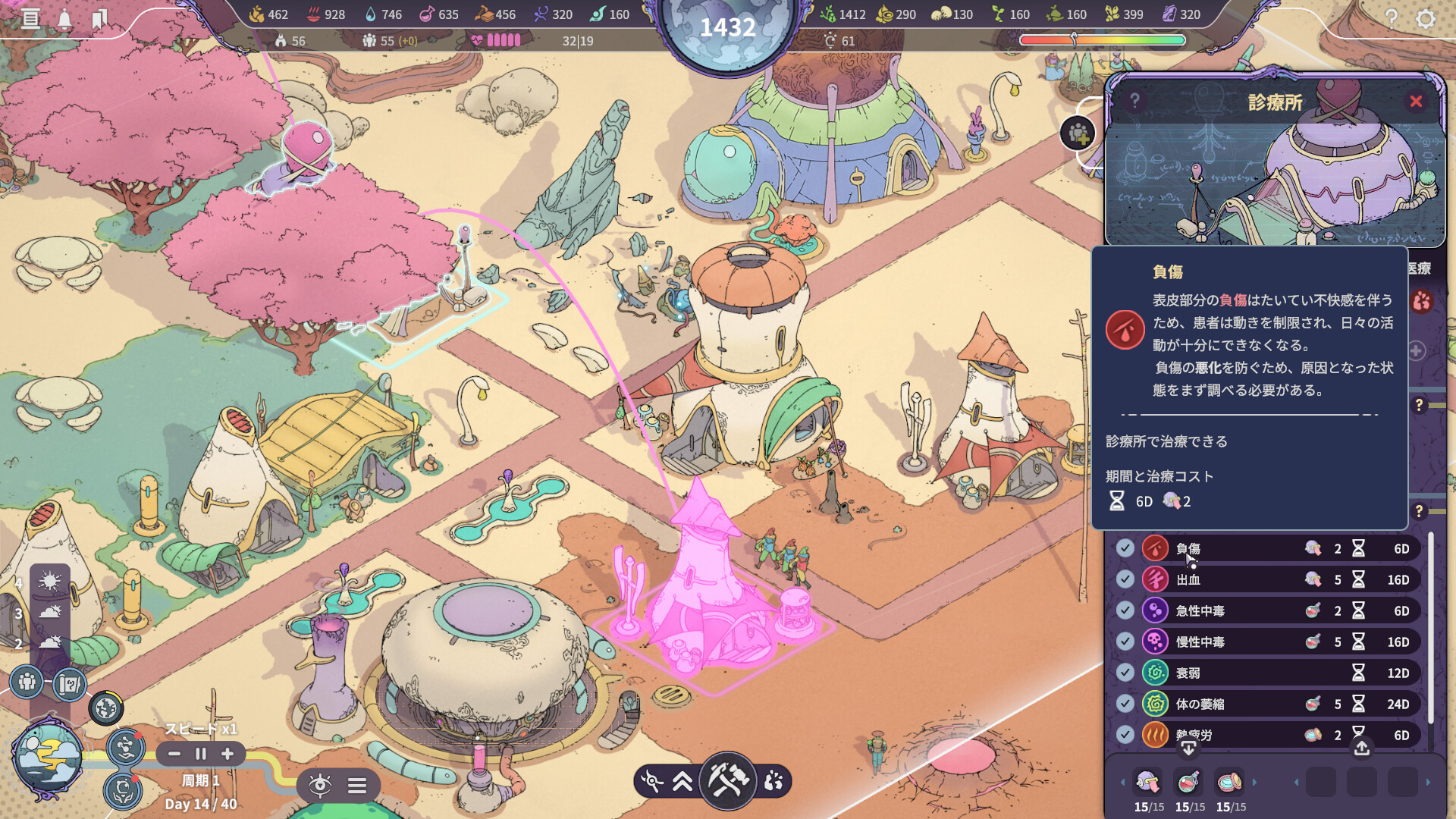This screenshot has width=1456, height=819.
Task: Increase game speed with the plus button
Action: pos(227,754)
